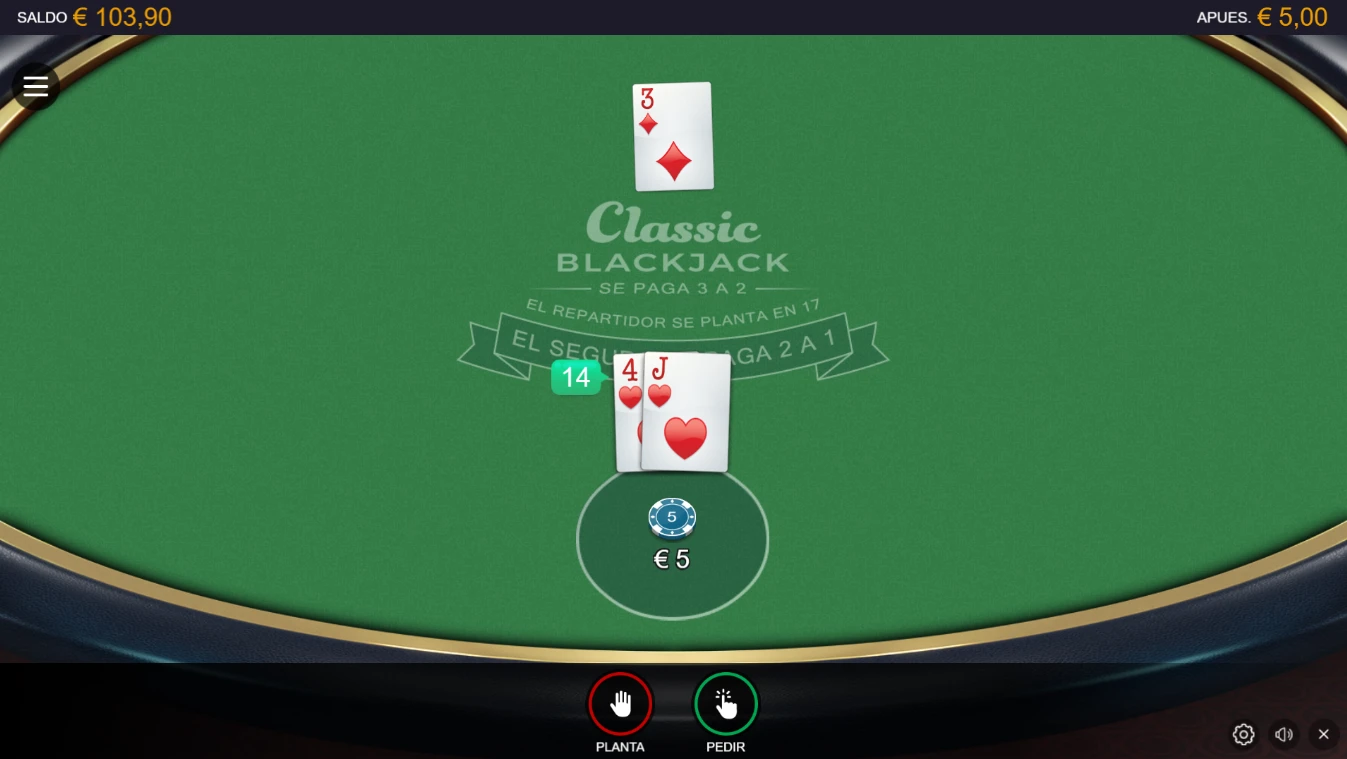The width and height of the screenshot is (1347, 759).
Task: Click the SALDO balance showing €103,90
Action: click(x=94, y=17)
